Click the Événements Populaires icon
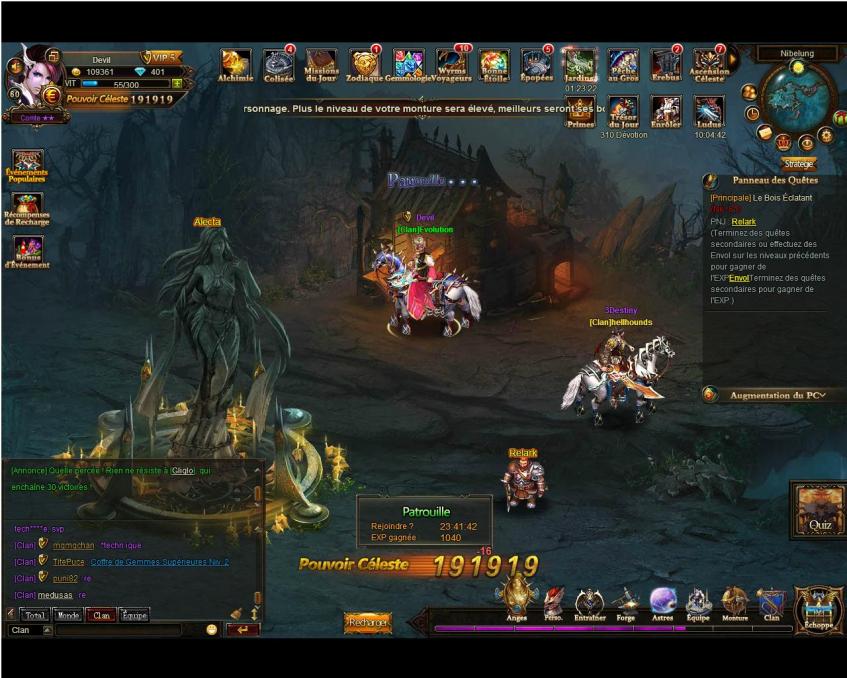The height and width of the screenshot is (678, 847). click(x=27, y=164)
